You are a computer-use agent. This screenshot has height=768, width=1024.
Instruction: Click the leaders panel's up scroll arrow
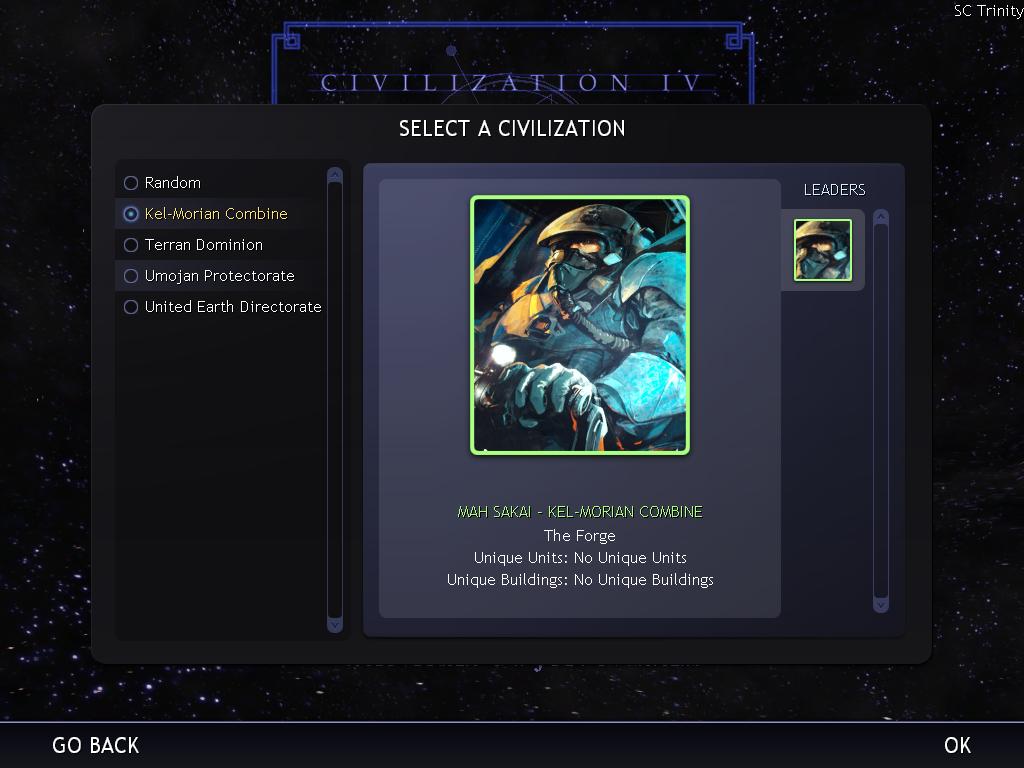point(881,216)
